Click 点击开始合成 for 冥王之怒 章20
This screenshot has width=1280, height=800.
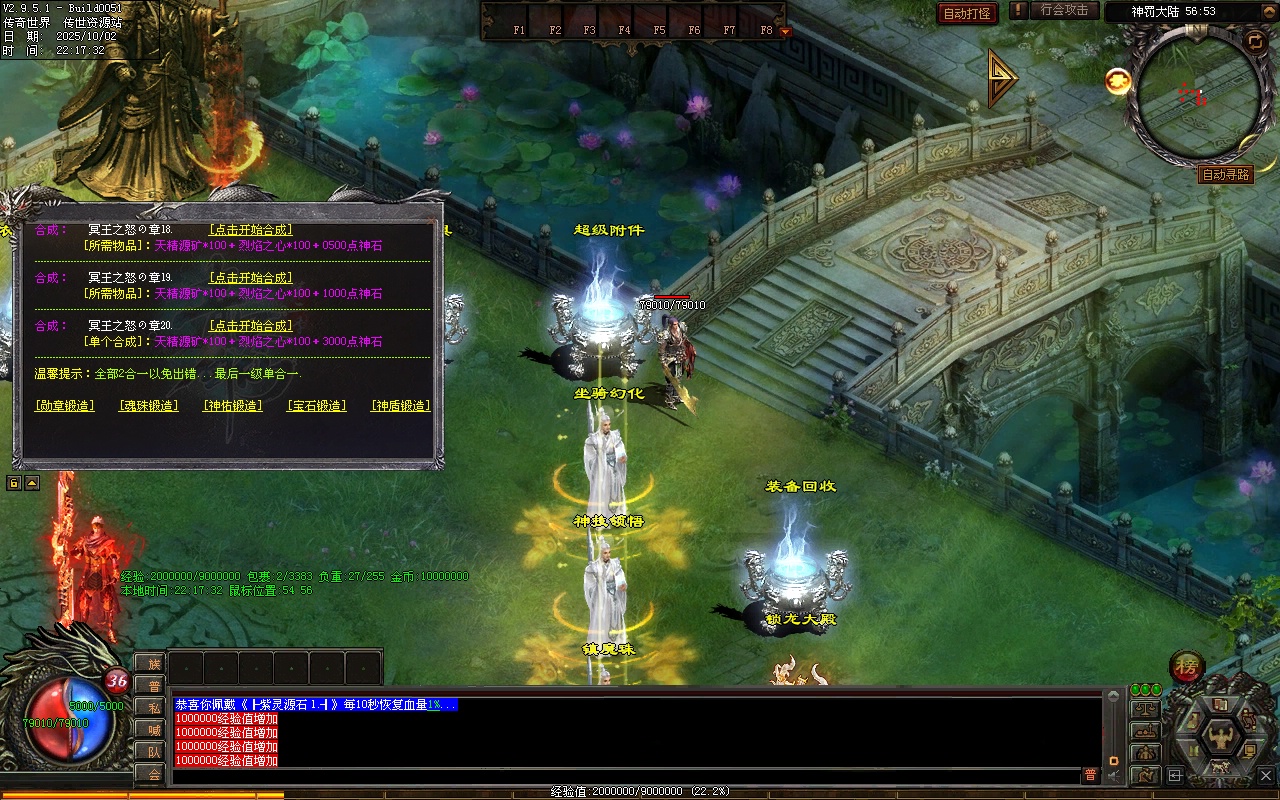[250, 326]
